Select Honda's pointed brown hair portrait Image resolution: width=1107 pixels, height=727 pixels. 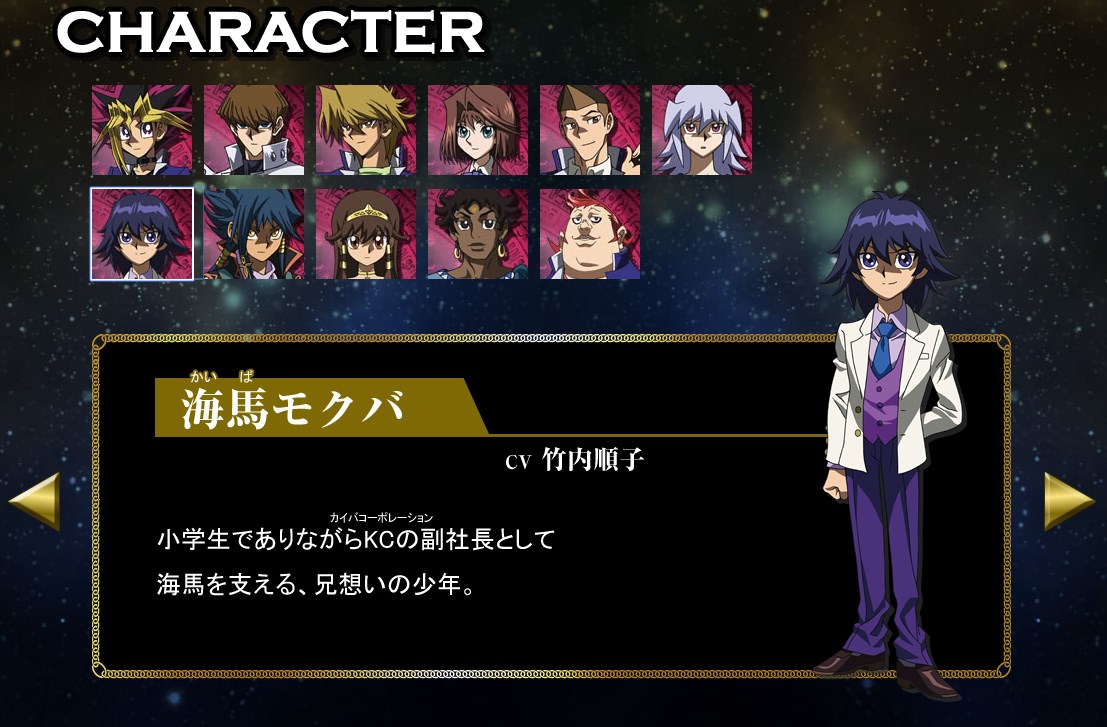pos(590,130)
